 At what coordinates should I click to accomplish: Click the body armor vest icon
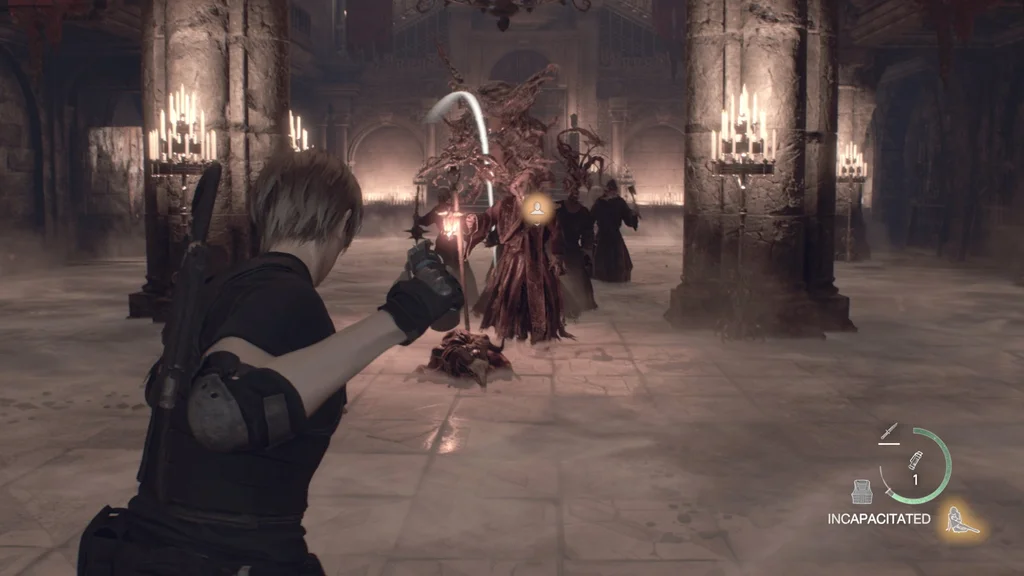click(863, 492)
